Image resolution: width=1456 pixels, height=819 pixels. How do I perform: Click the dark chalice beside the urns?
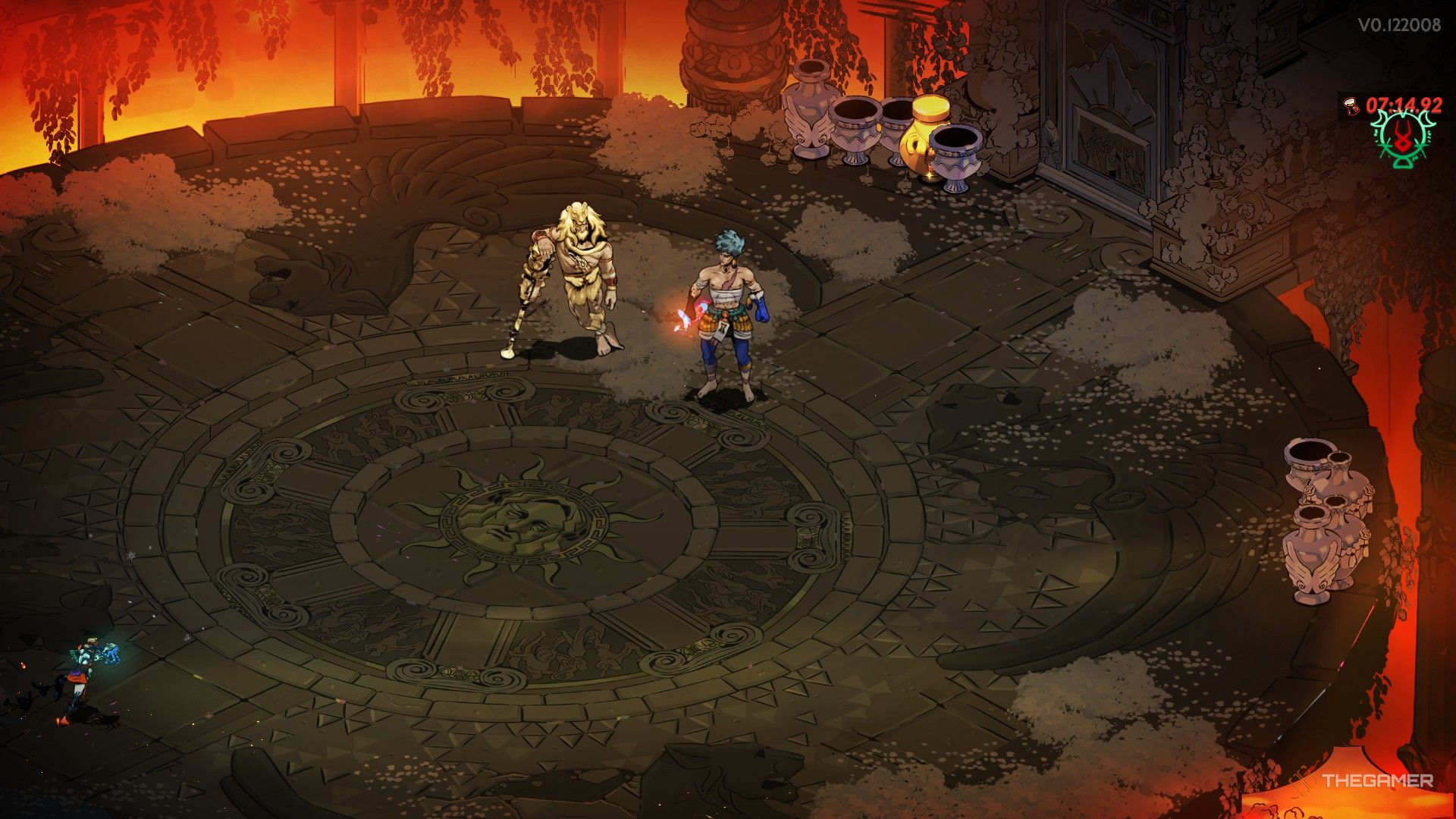(954, 152)
